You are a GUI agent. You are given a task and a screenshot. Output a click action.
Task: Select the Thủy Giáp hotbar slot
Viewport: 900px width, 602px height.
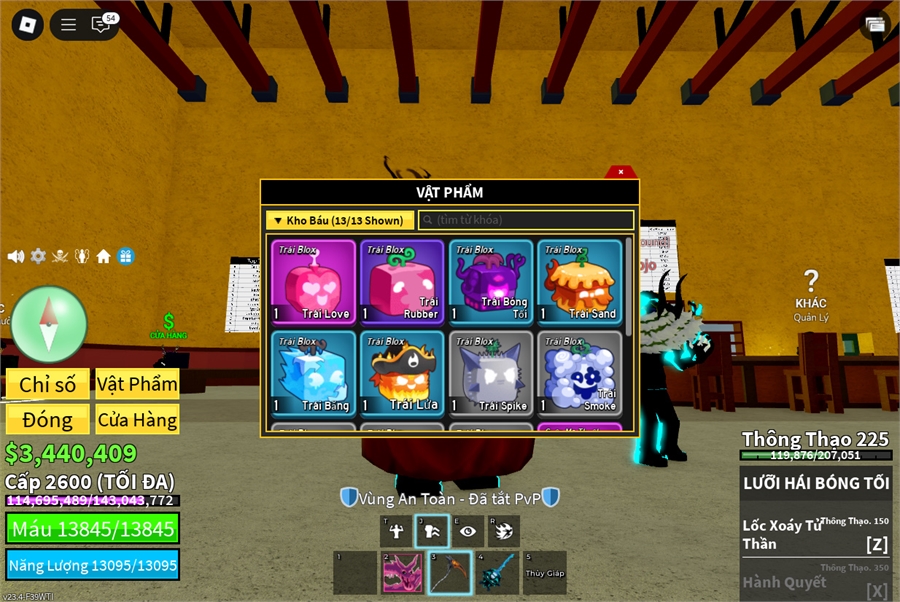click(545, 573)
